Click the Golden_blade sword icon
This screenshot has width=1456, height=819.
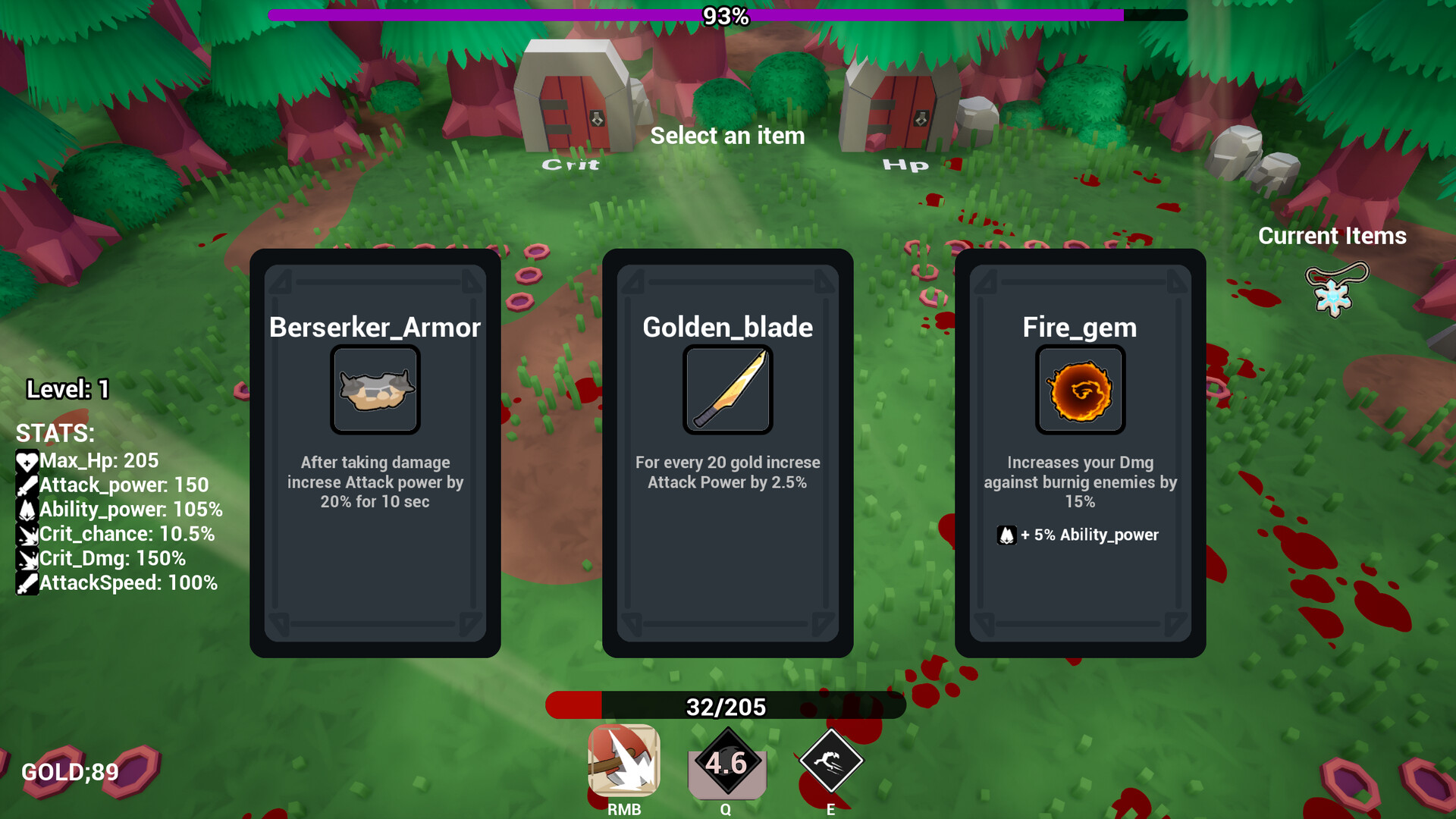point(727,389)
